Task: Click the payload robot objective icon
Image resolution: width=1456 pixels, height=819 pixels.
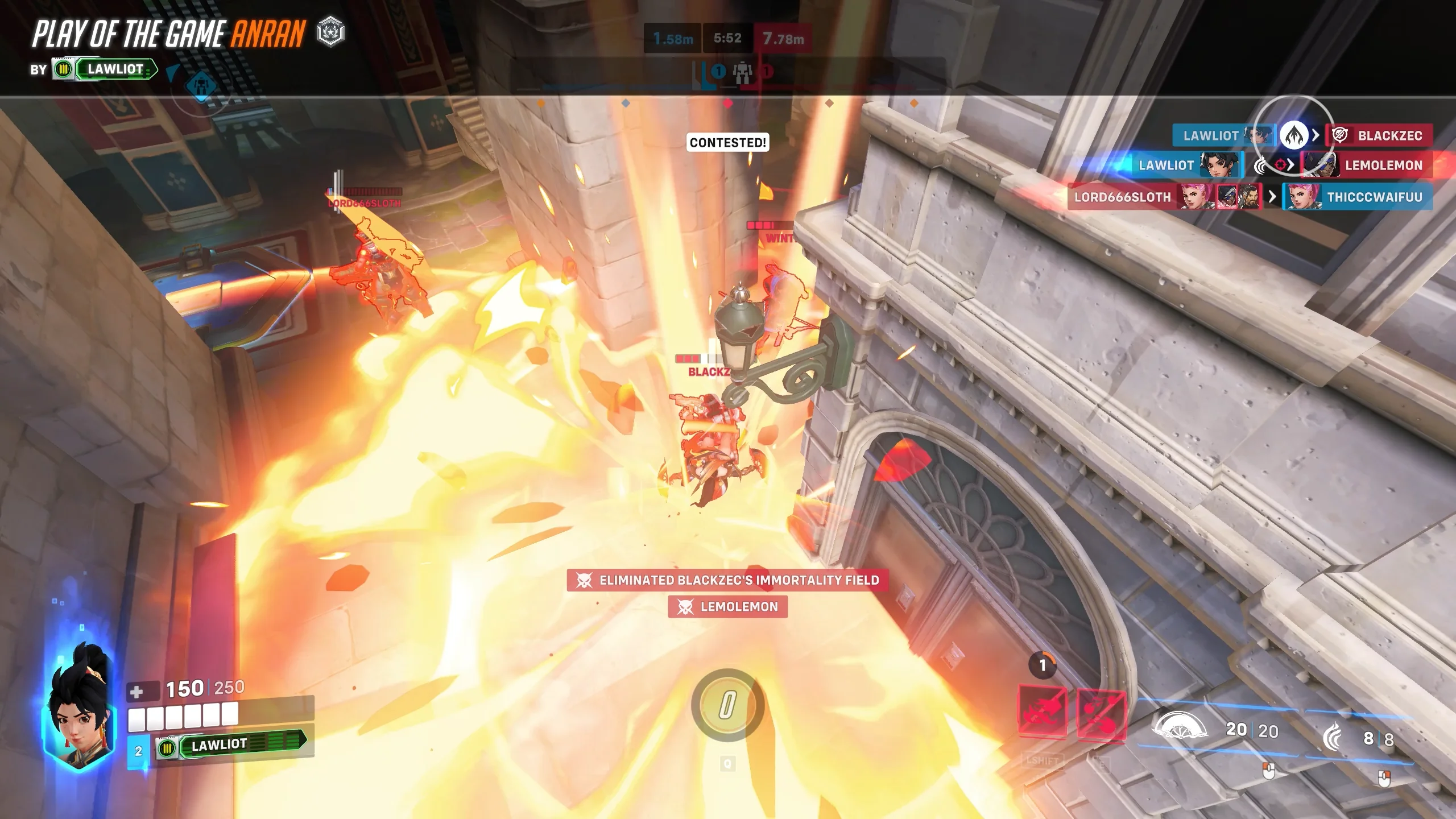Action: pyautogui.click(x=742, y=72)
